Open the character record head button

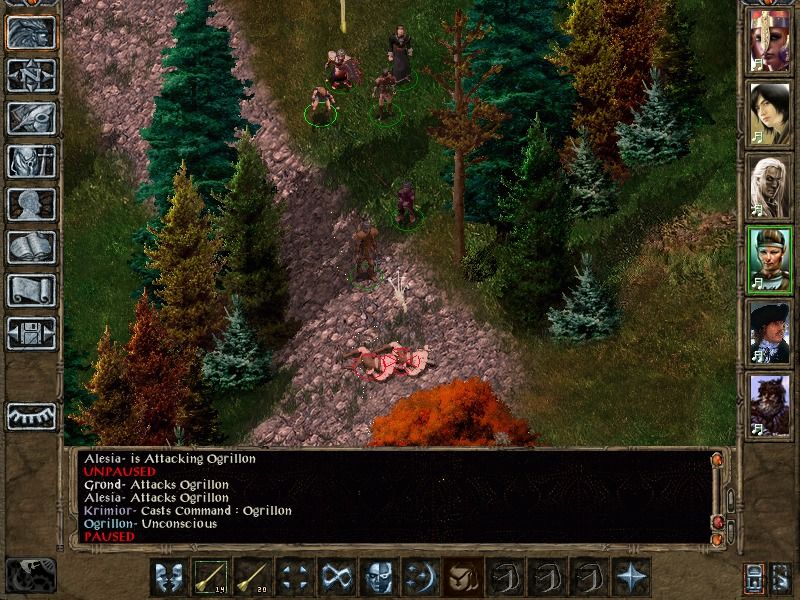(31, 204)
